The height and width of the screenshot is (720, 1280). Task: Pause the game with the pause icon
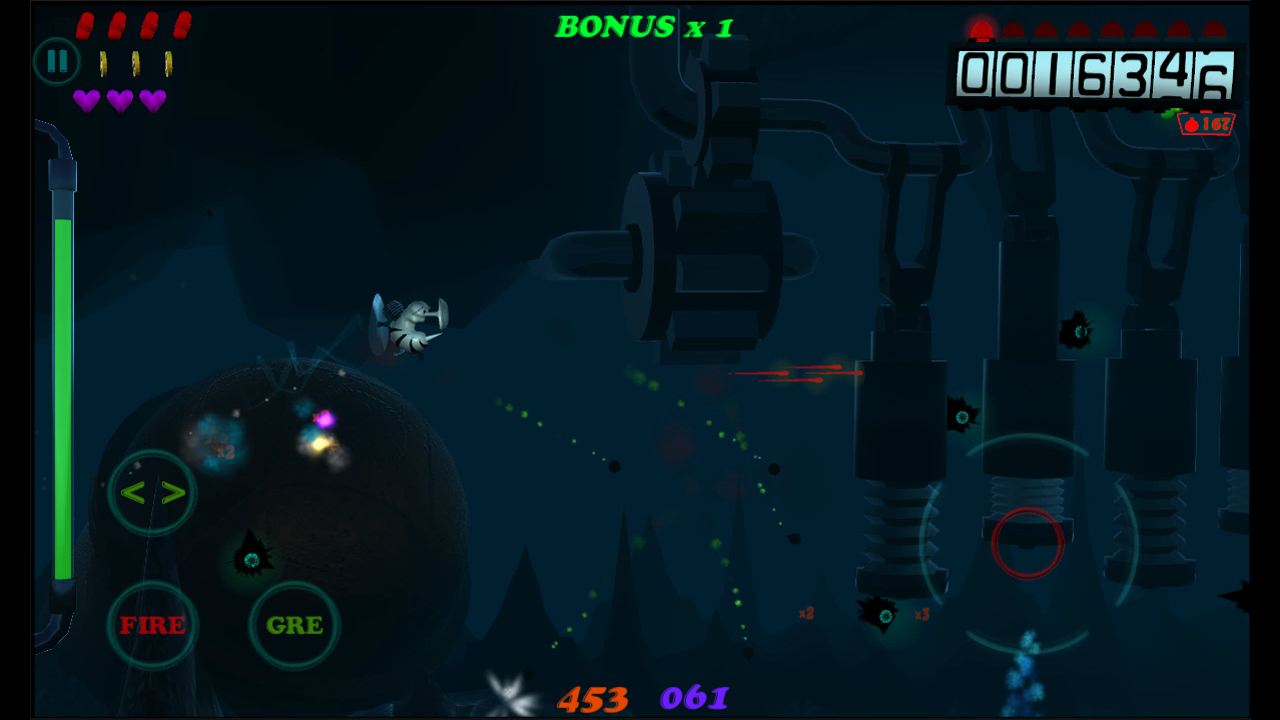57,61
